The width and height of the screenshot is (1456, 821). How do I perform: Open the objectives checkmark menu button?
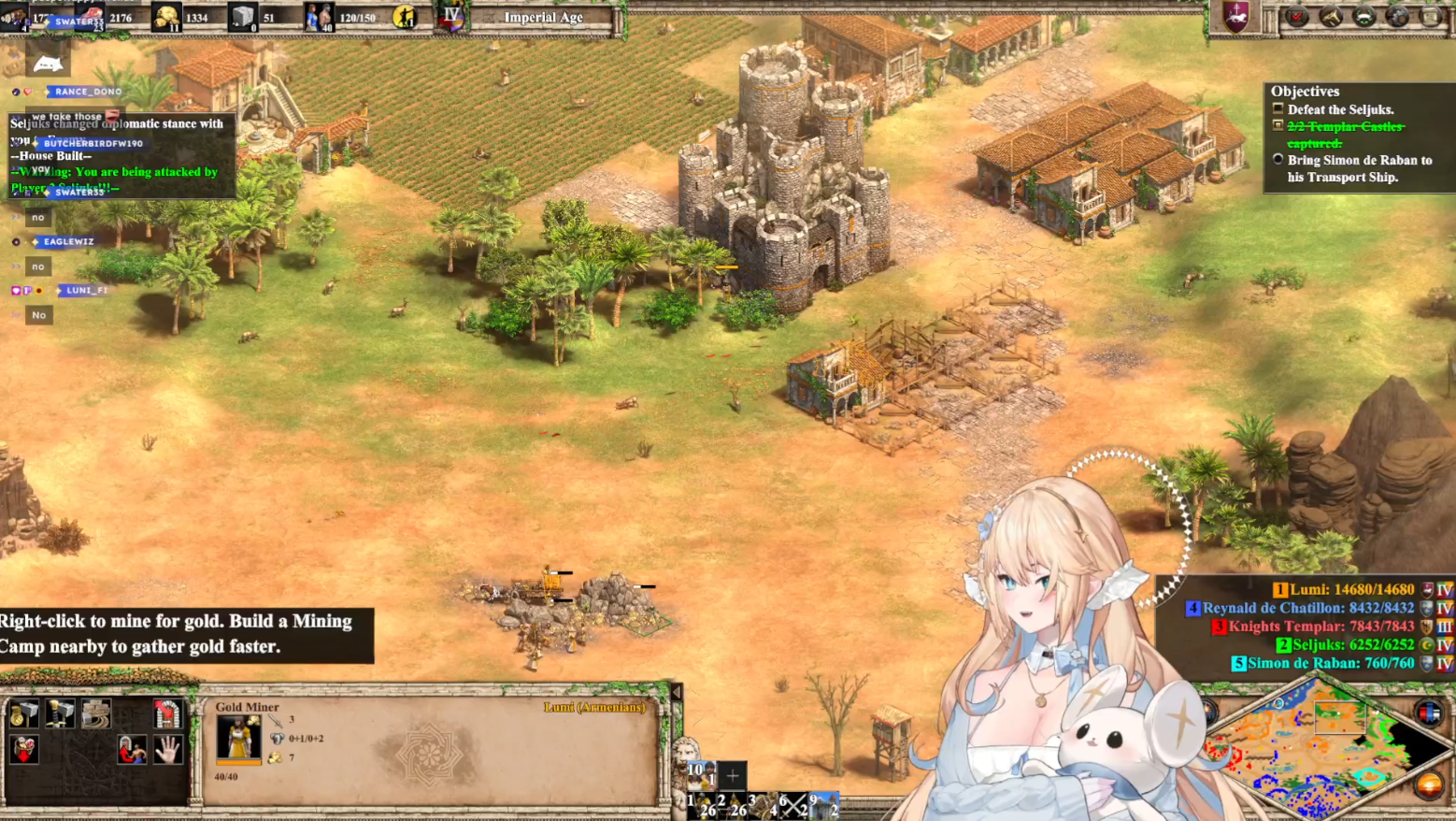click(1297, 17)
